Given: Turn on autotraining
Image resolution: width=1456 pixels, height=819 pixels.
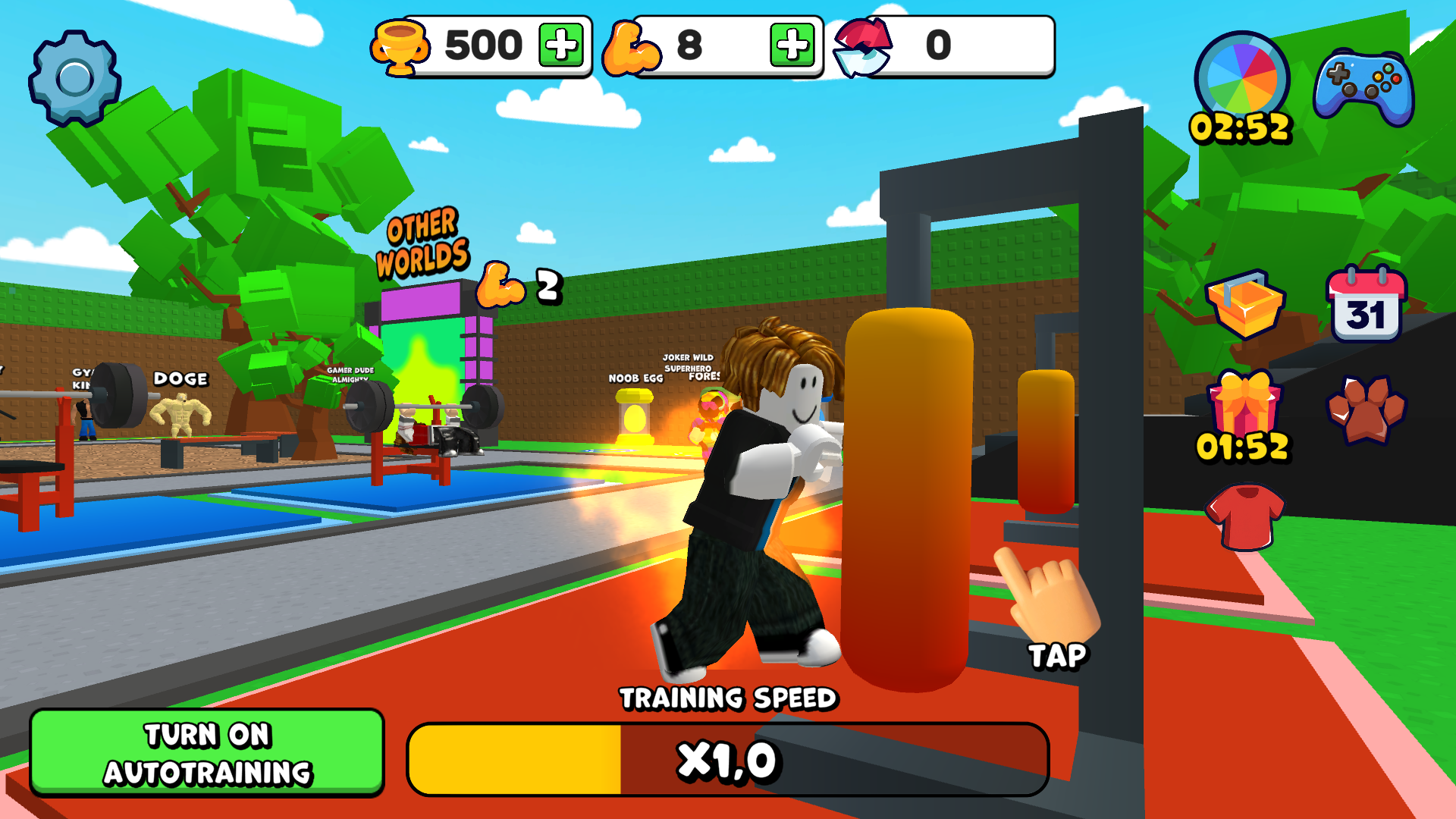Looking at the screenshot, I should tap(207, 752).
